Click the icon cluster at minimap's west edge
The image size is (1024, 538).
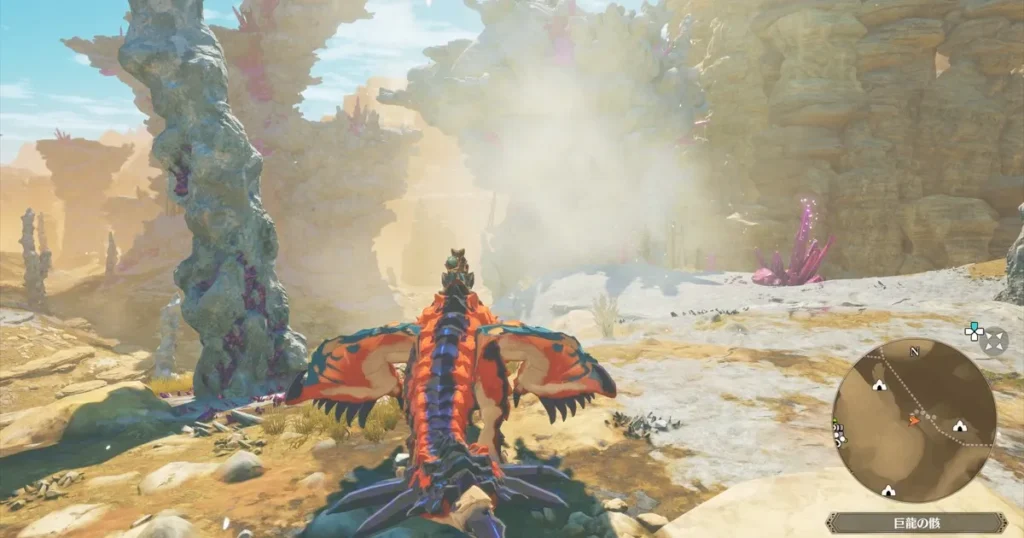(838, 434)
